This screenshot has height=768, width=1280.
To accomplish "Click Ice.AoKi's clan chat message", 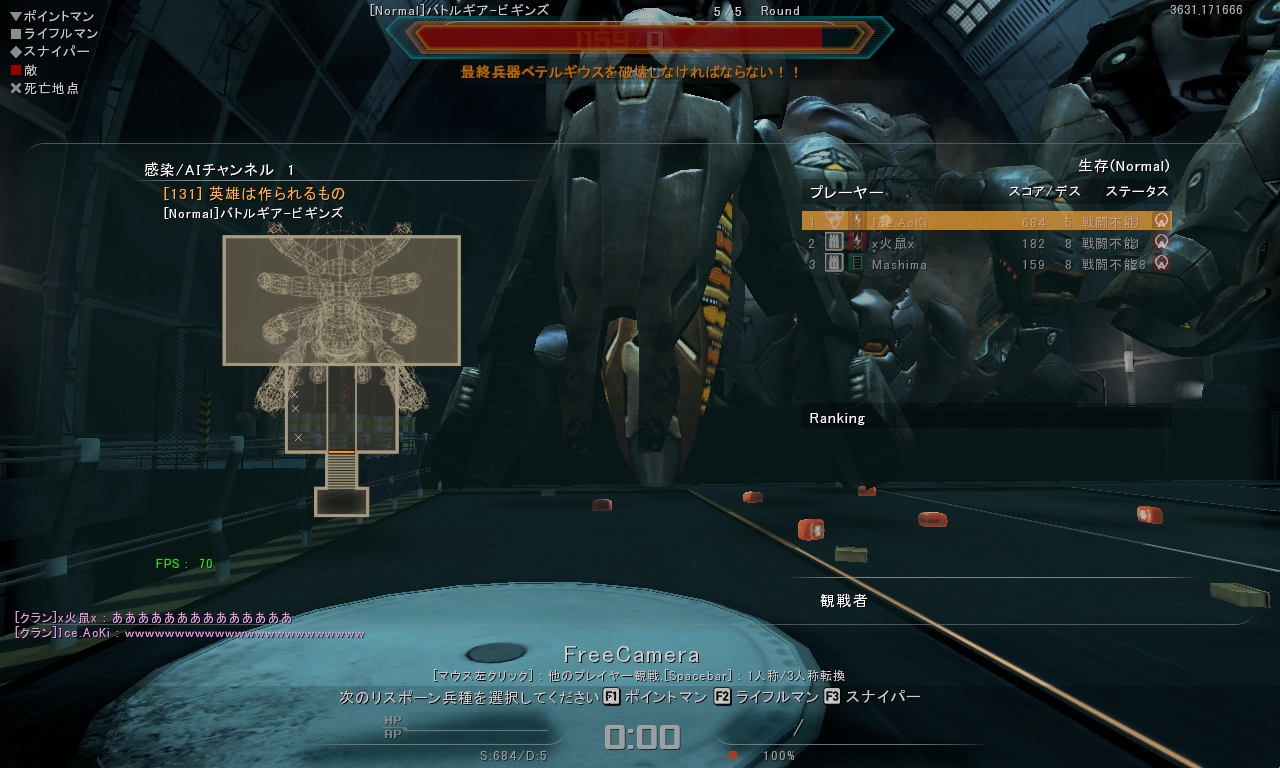I will [x=190, y=633].
